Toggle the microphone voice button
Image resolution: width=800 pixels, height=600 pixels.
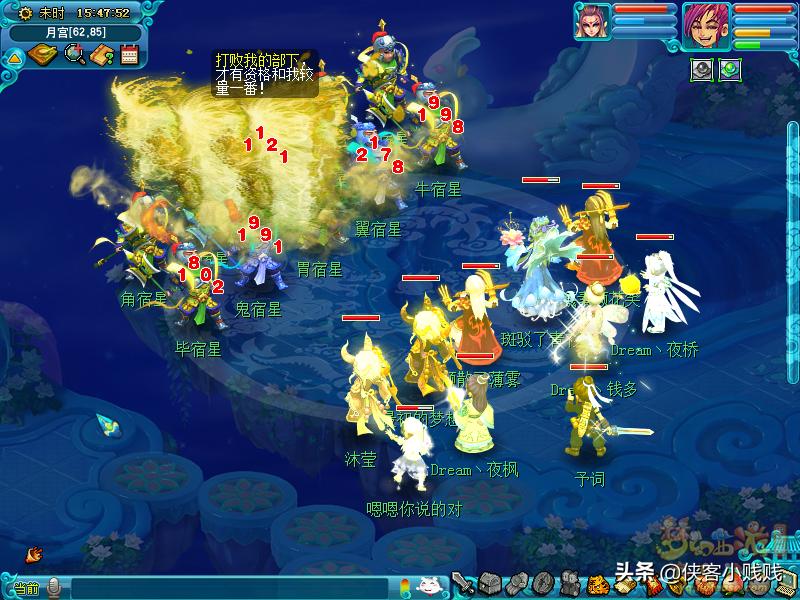click(x=54, y=588)
